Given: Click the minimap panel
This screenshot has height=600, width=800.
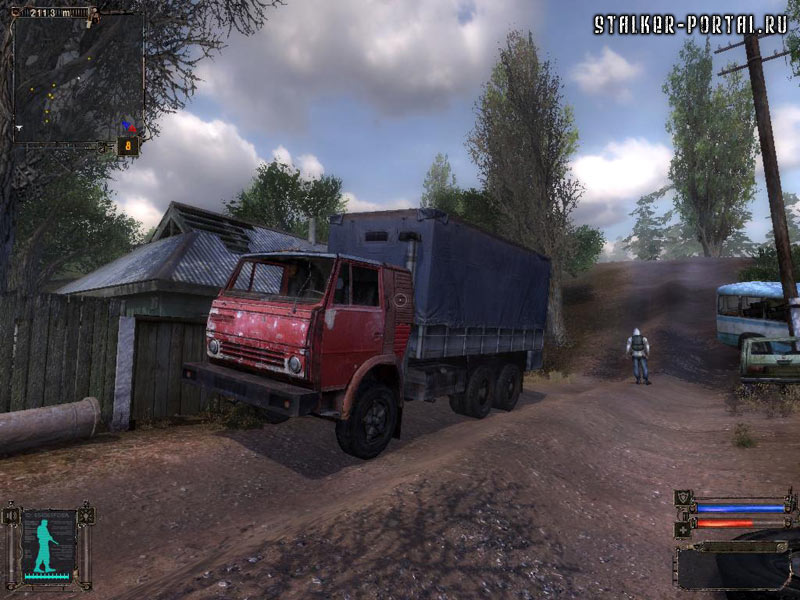Looking at the screenshot, I should click(78, 78).
